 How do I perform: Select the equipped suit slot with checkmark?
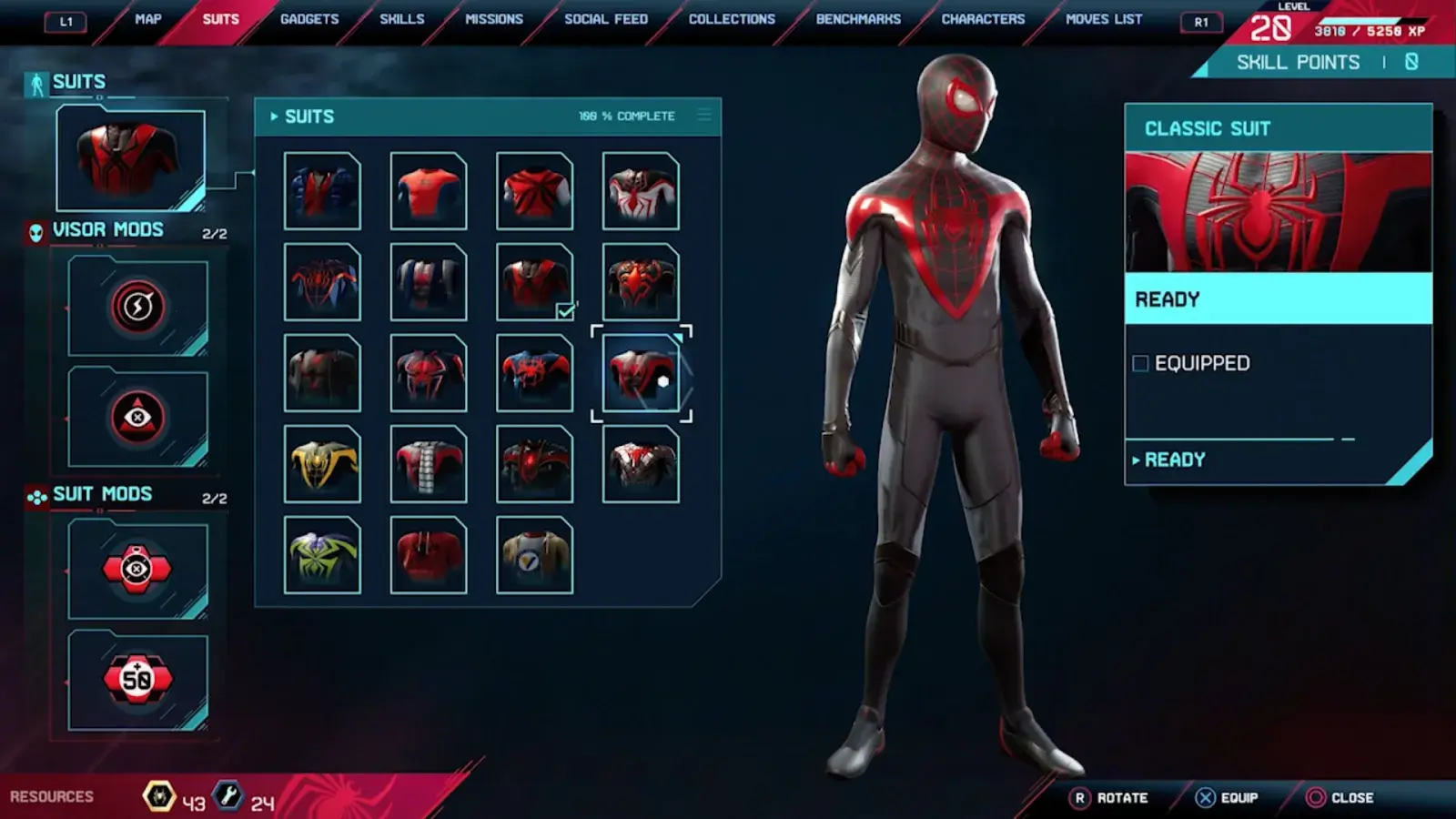point(534,282)
